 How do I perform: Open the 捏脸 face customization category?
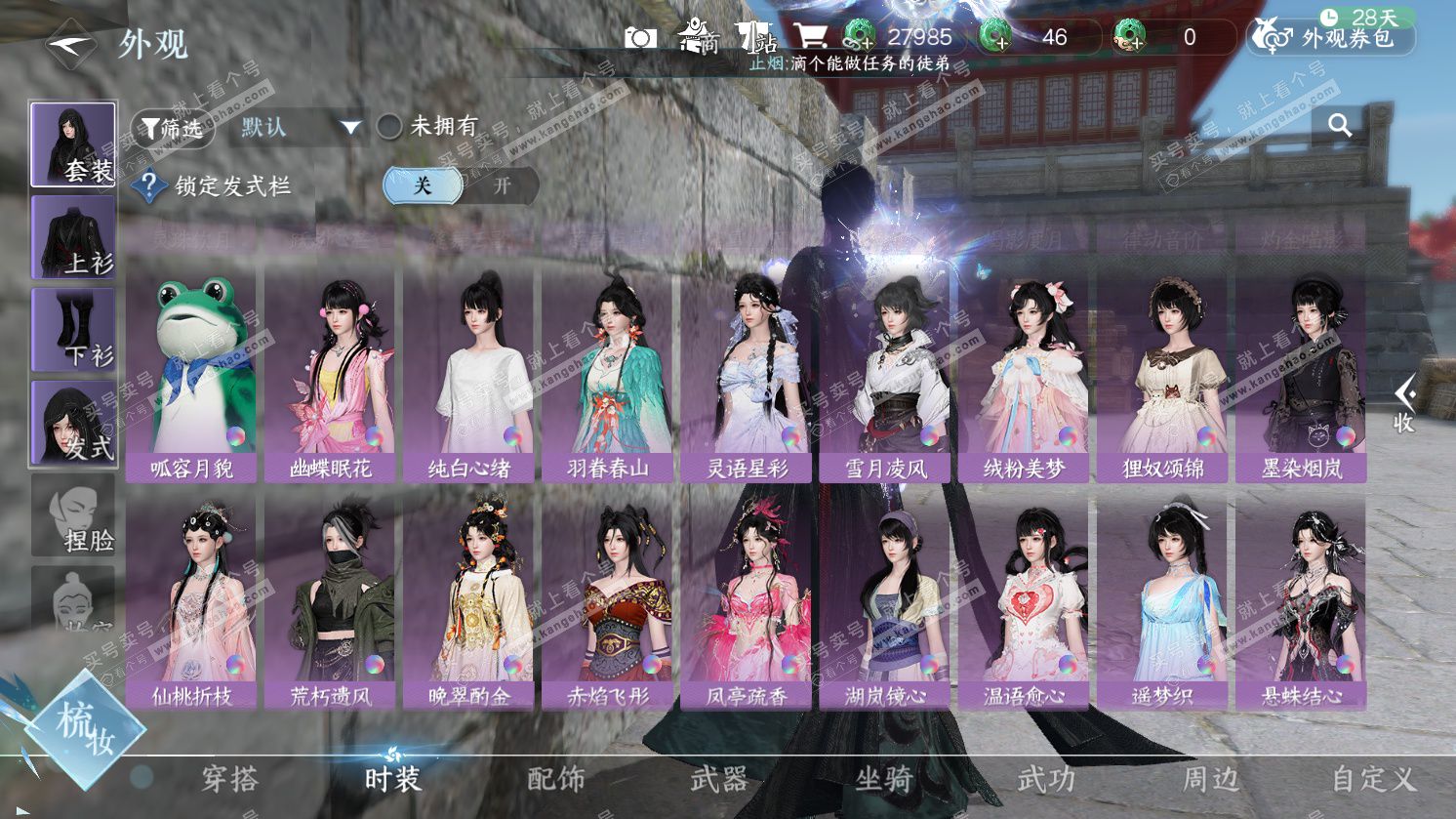pyautogui.click(x=73, y=515)
